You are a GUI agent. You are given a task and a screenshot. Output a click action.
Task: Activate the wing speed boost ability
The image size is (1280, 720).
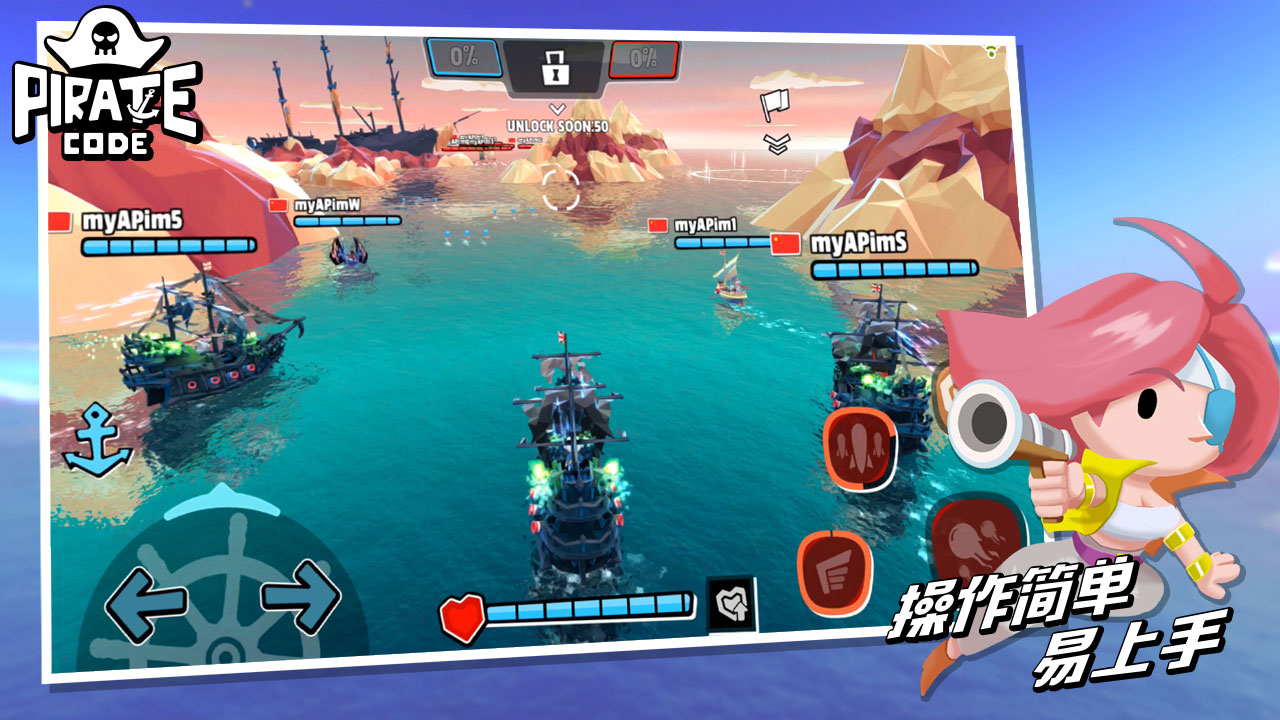(x=834, y=572)
